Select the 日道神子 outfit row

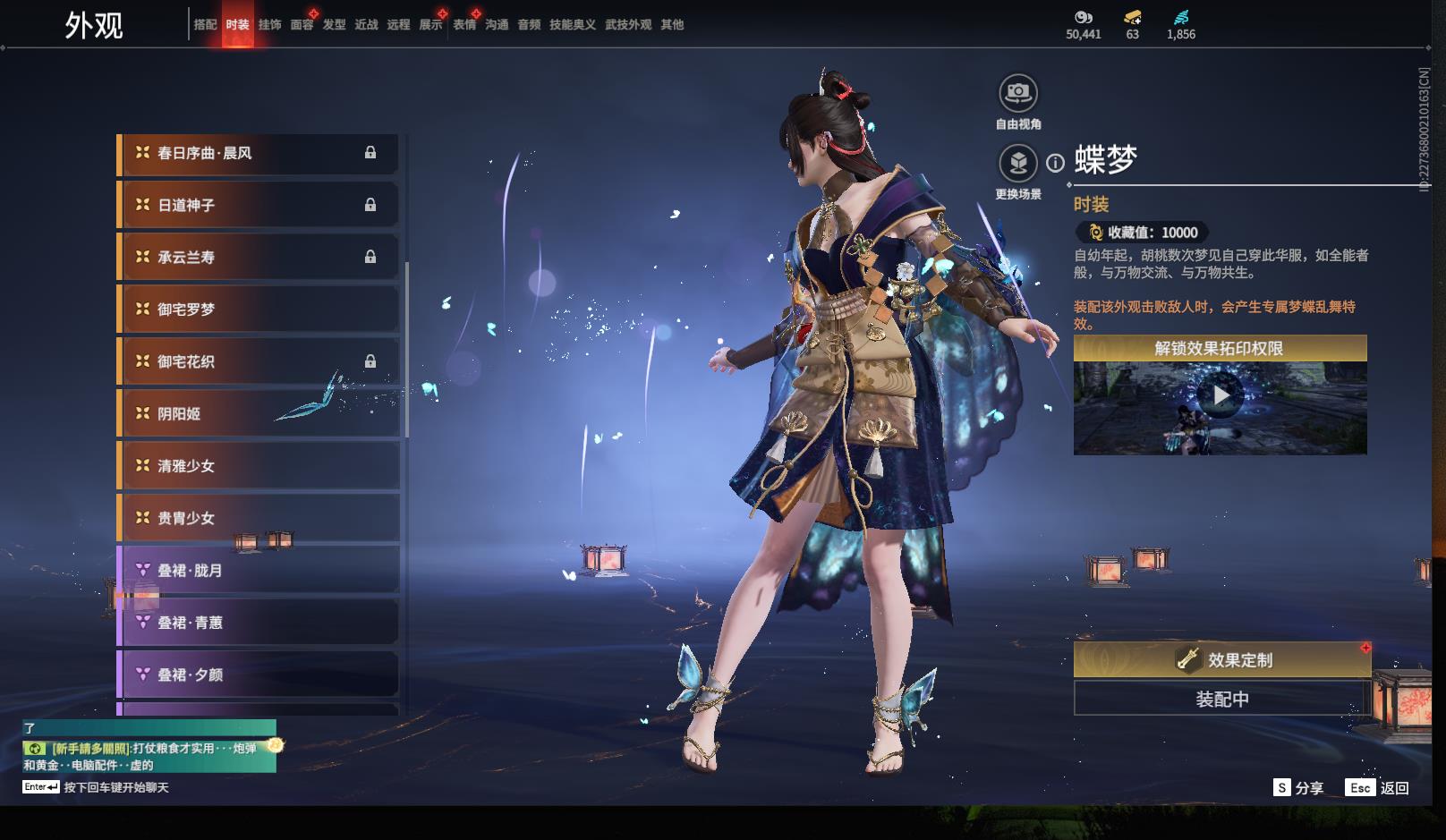[258, 205]
